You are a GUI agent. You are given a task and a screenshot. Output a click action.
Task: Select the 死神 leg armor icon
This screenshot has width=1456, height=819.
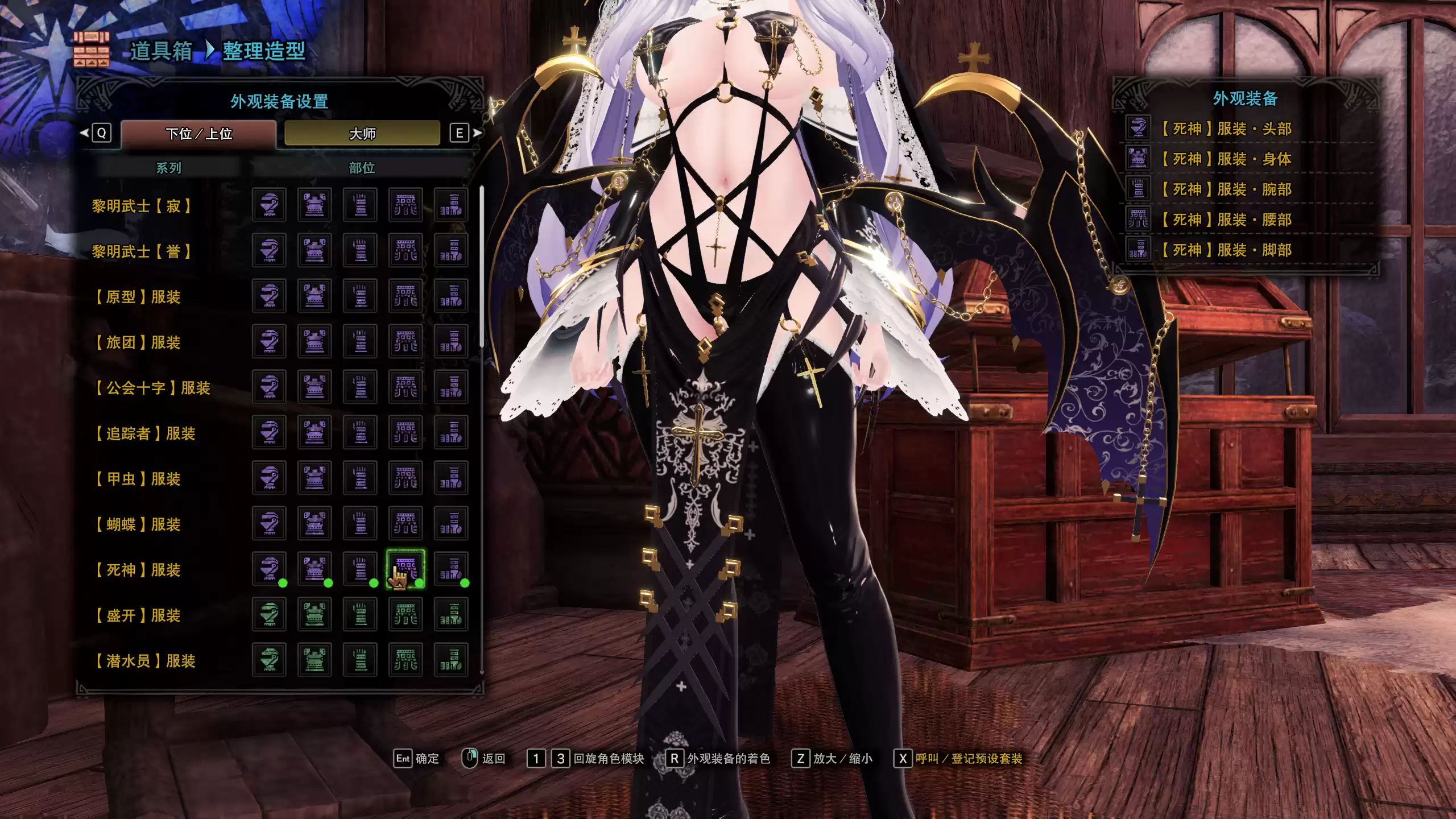pos(451,569)
